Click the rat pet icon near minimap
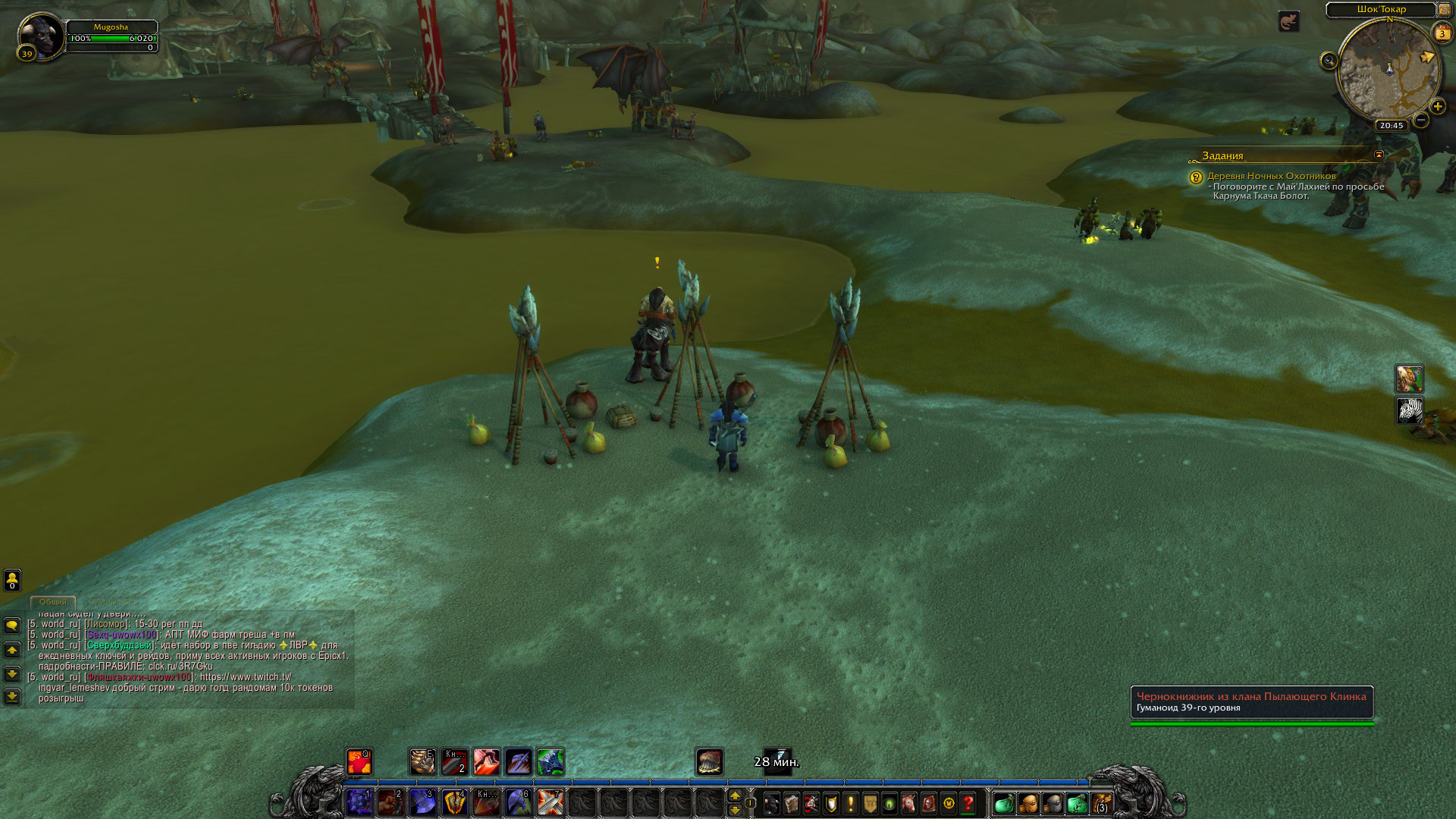 (x=1288, y=21)
